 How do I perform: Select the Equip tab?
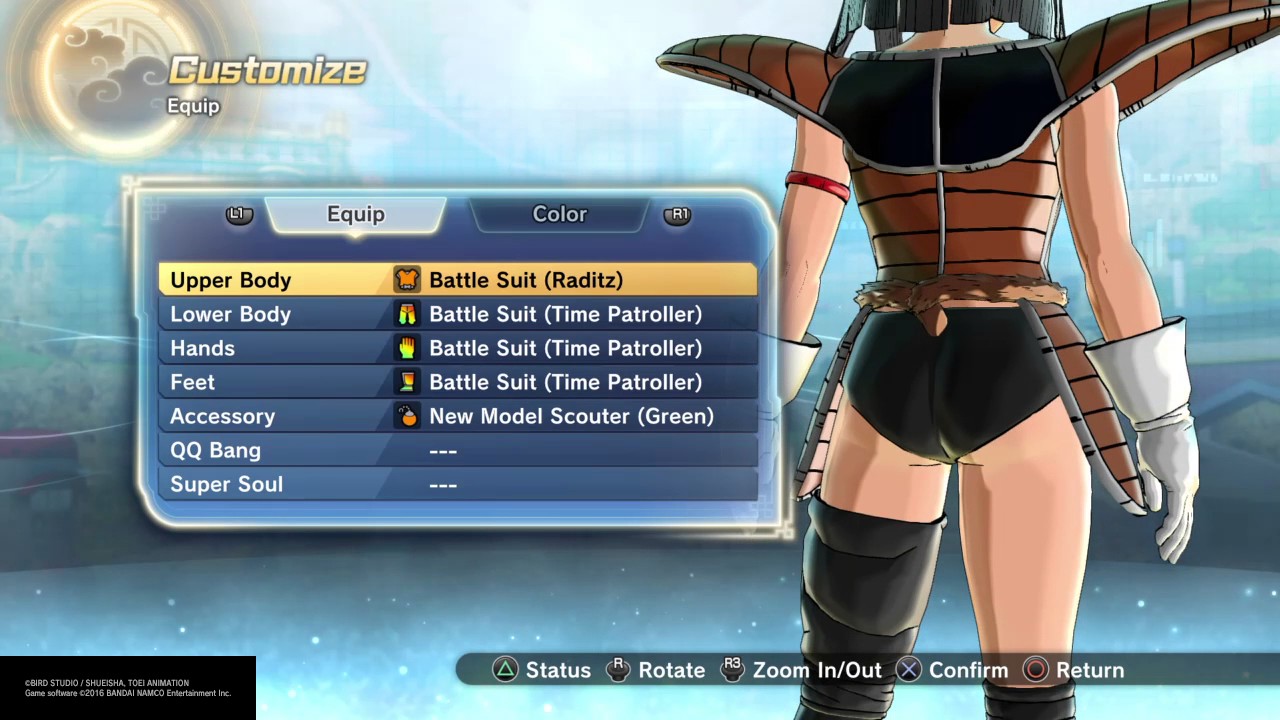point(355,214)
